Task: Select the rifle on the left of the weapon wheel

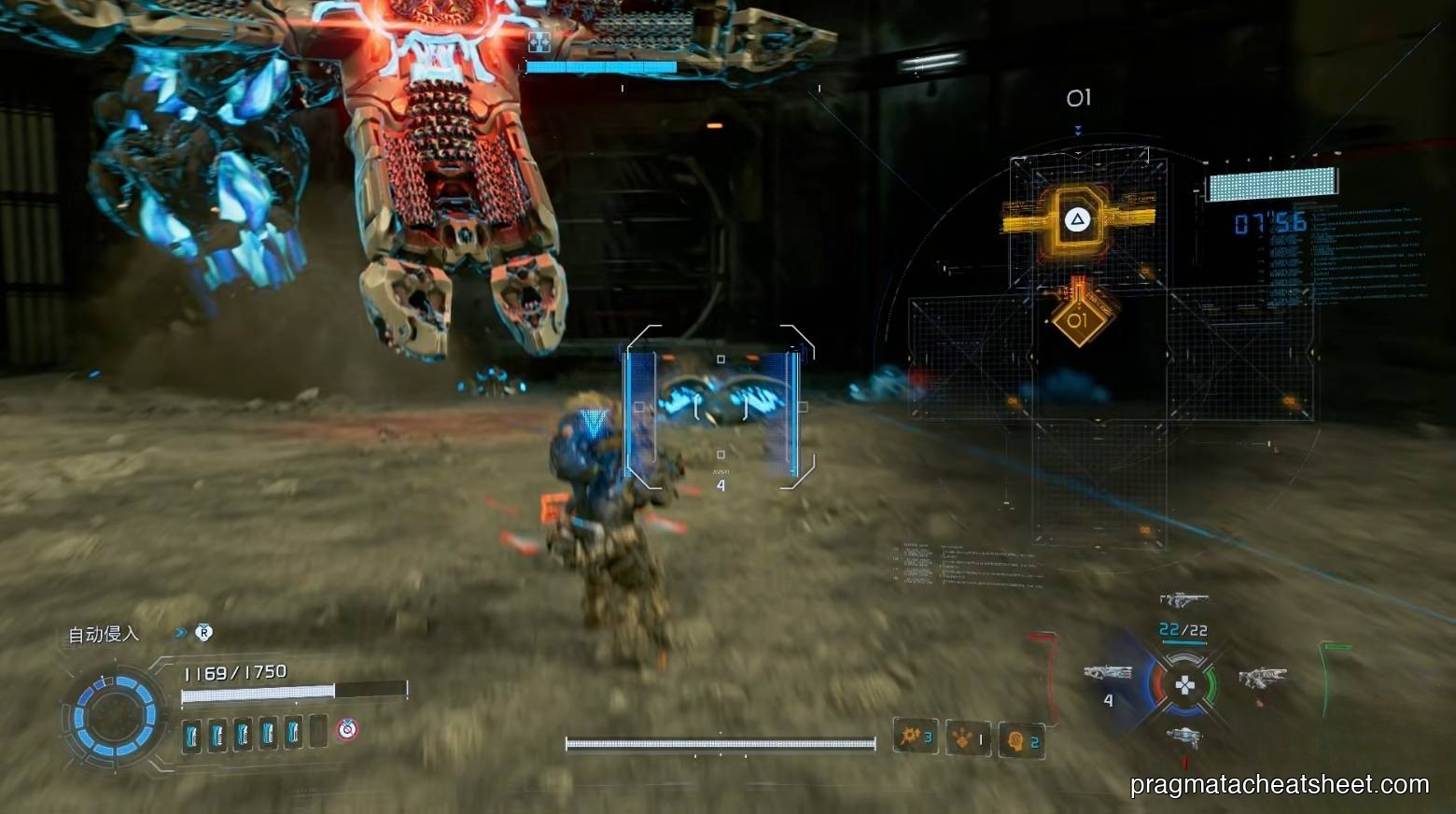Action: click(1111, 671)
